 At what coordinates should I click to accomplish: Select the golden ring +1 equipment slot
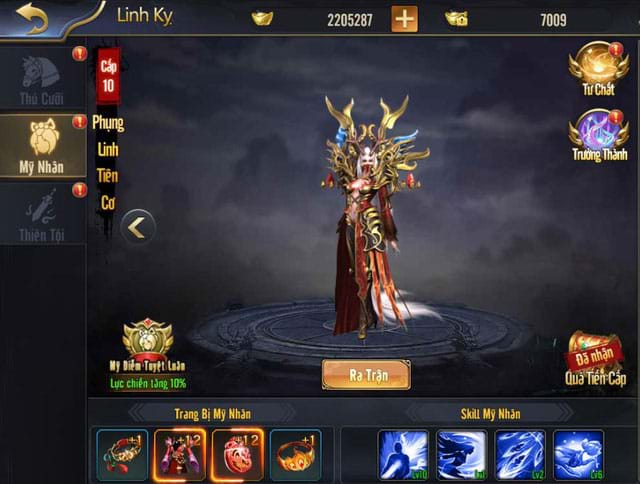tap(296, 455)
